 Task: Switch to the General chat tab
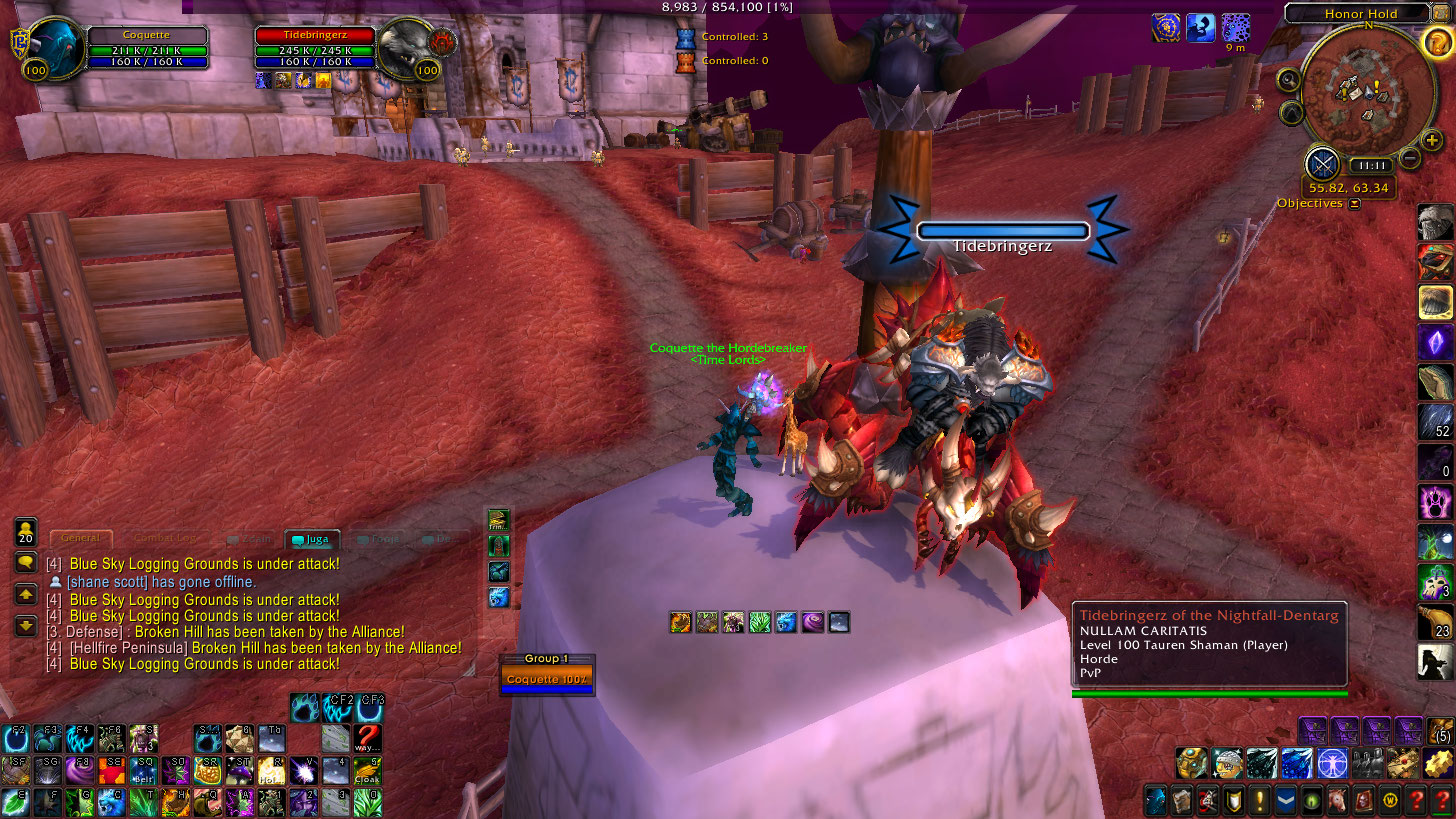[80, 539]
